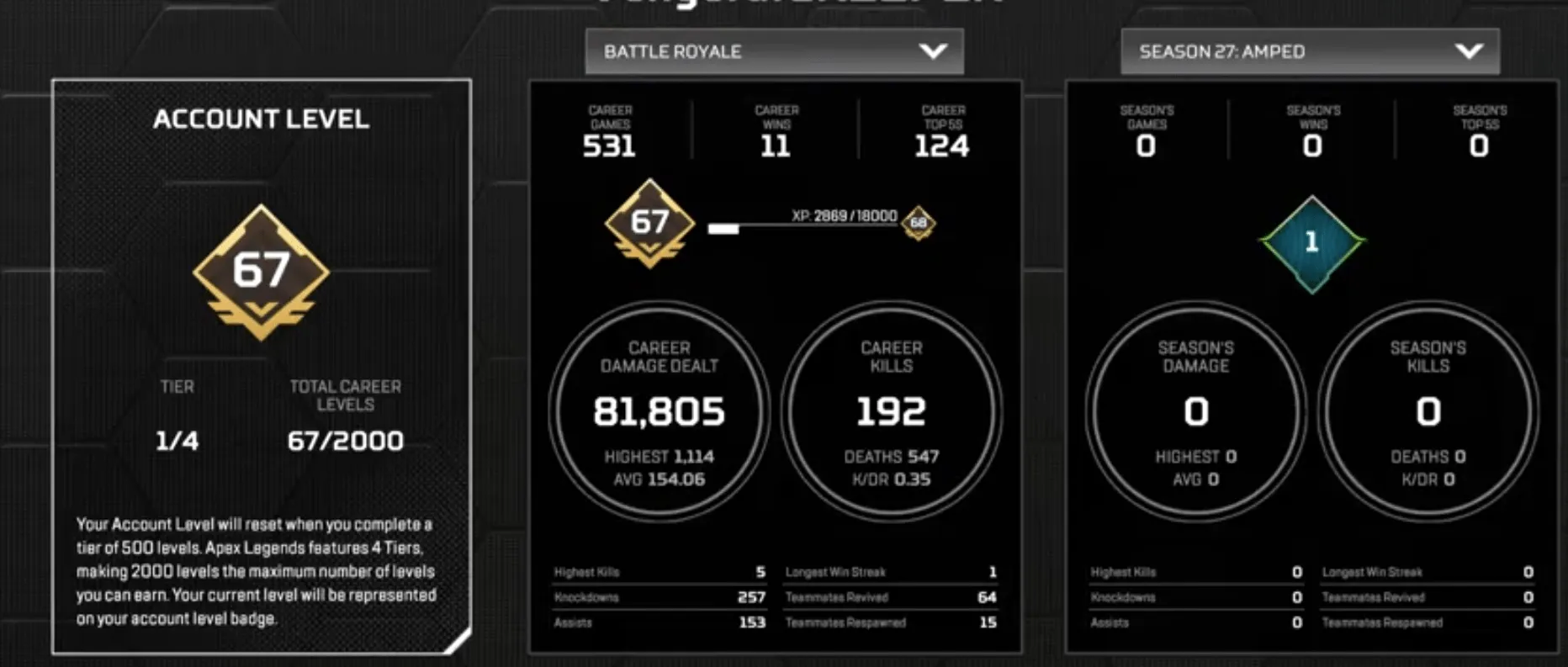Image resolution: width=1568 pixels, height=667 pixels.
Task: Open the Battle Royale mode dropdown
Action: click(x=771, y=51)
